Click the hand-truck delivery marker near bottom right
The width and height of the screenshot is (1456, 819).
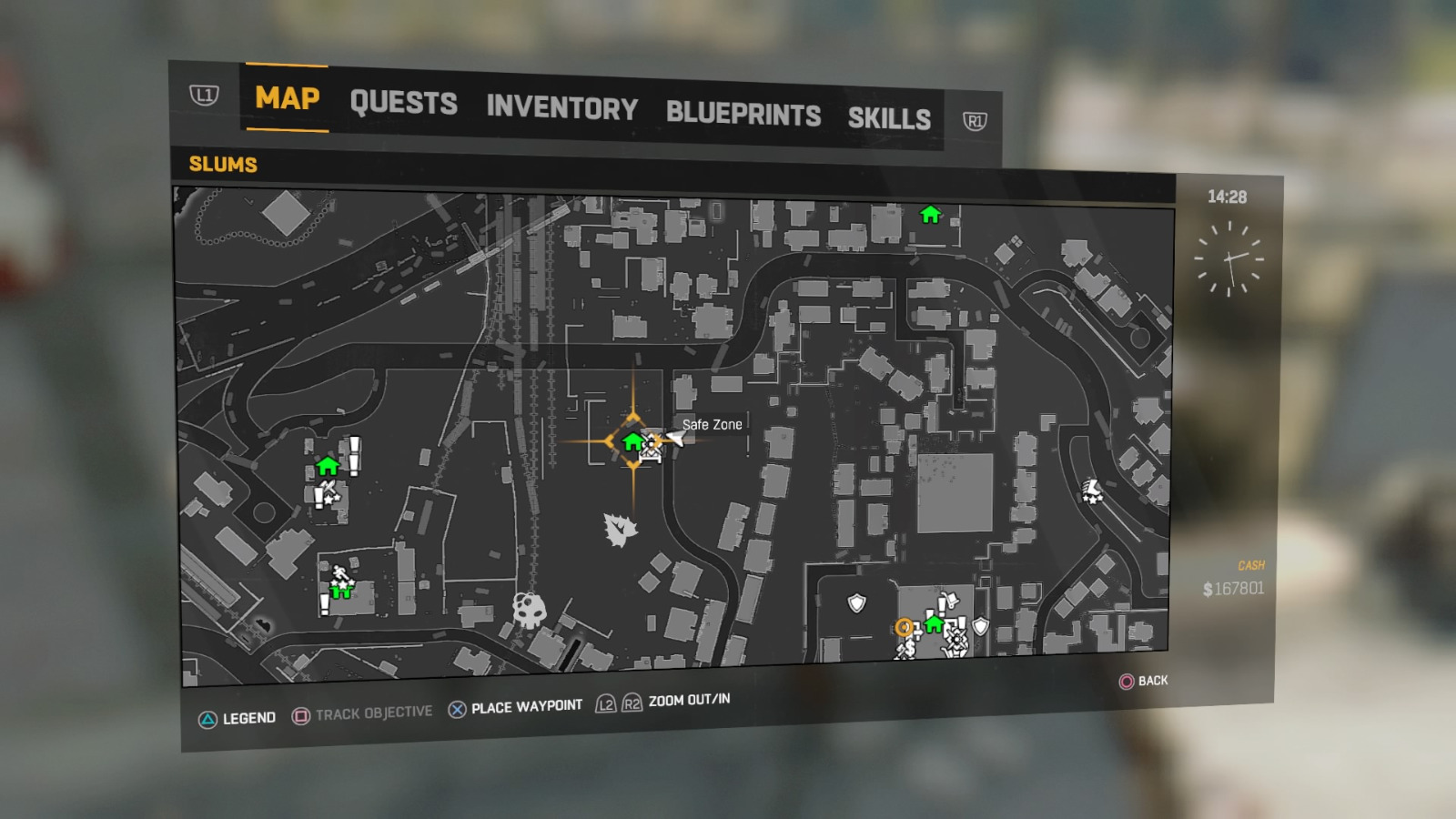(x=951, y=601)
